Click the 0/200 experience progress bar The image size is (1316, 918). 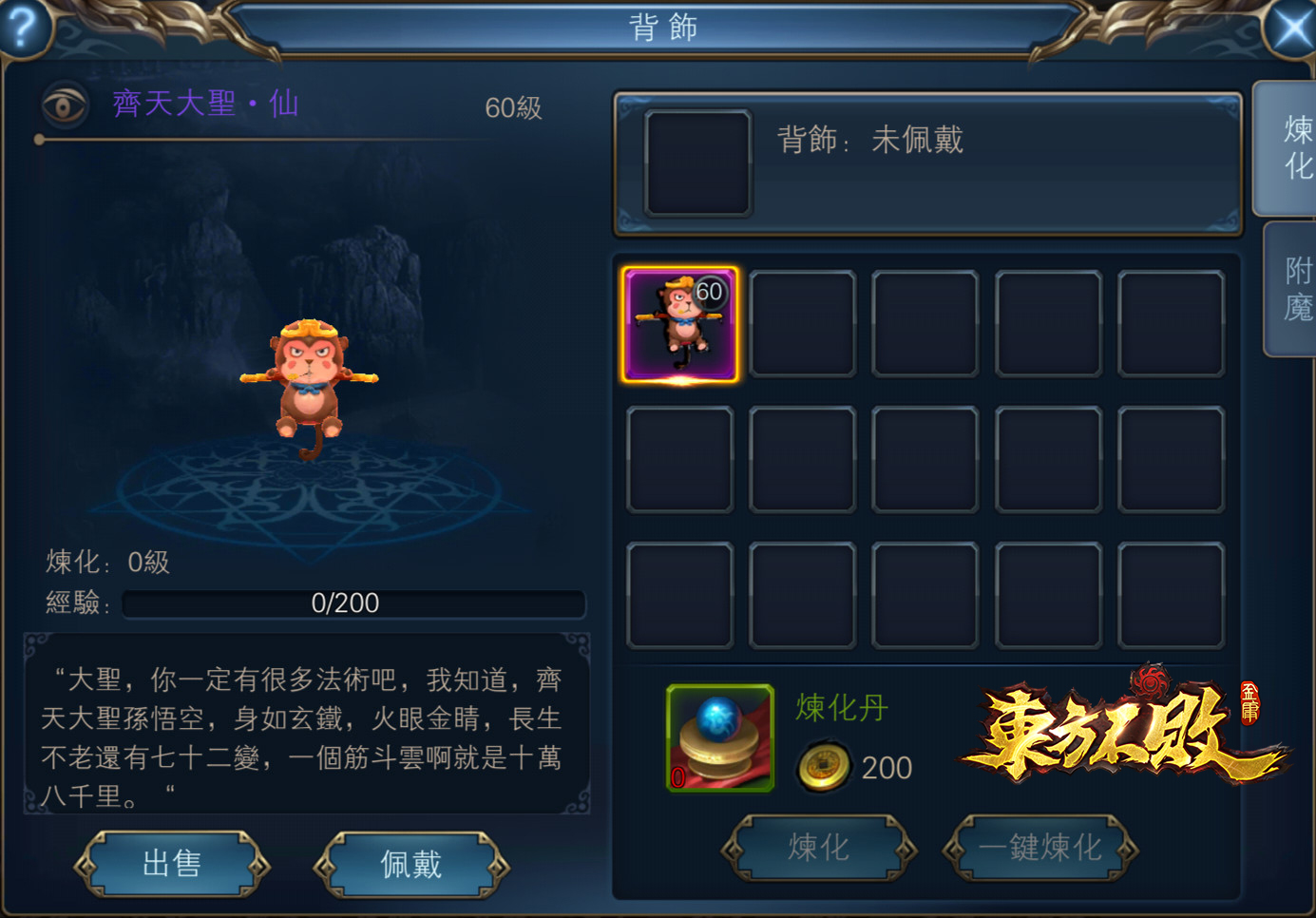tap(353, 603)
